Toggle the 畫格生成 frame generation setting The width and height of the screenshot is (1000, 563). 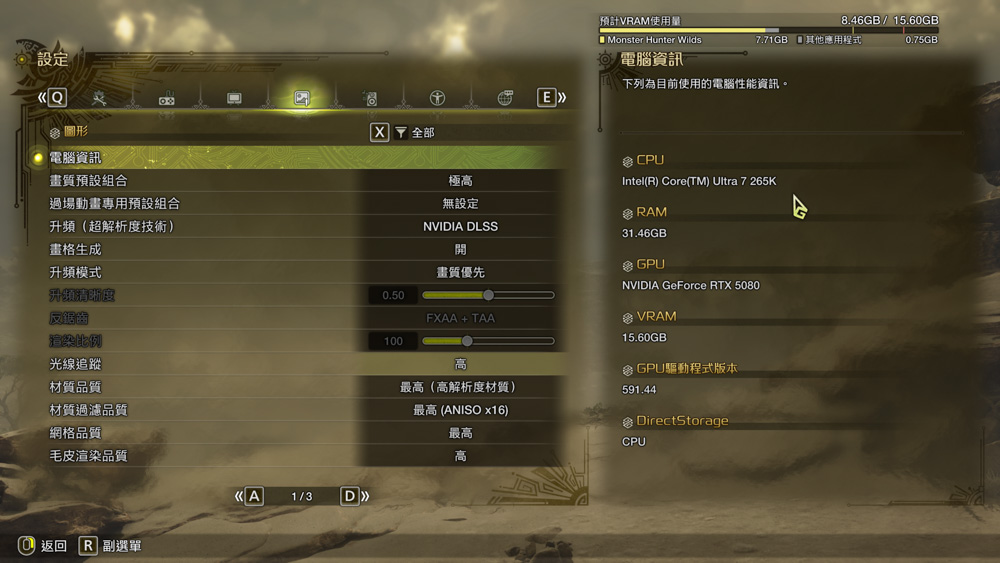coord(460,250)
